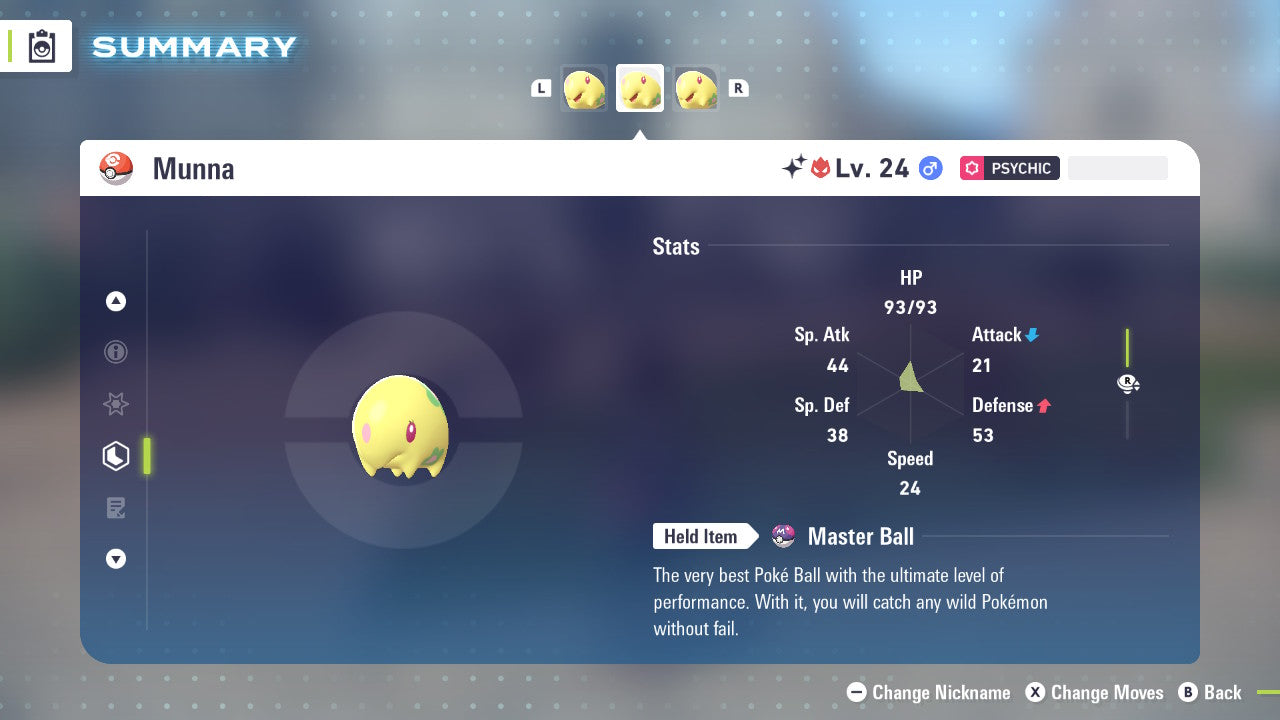Click the up arrow to switch Pokémon
Image resolution: width=1280 pixels, height=720 pixels.
coord(116,300)
